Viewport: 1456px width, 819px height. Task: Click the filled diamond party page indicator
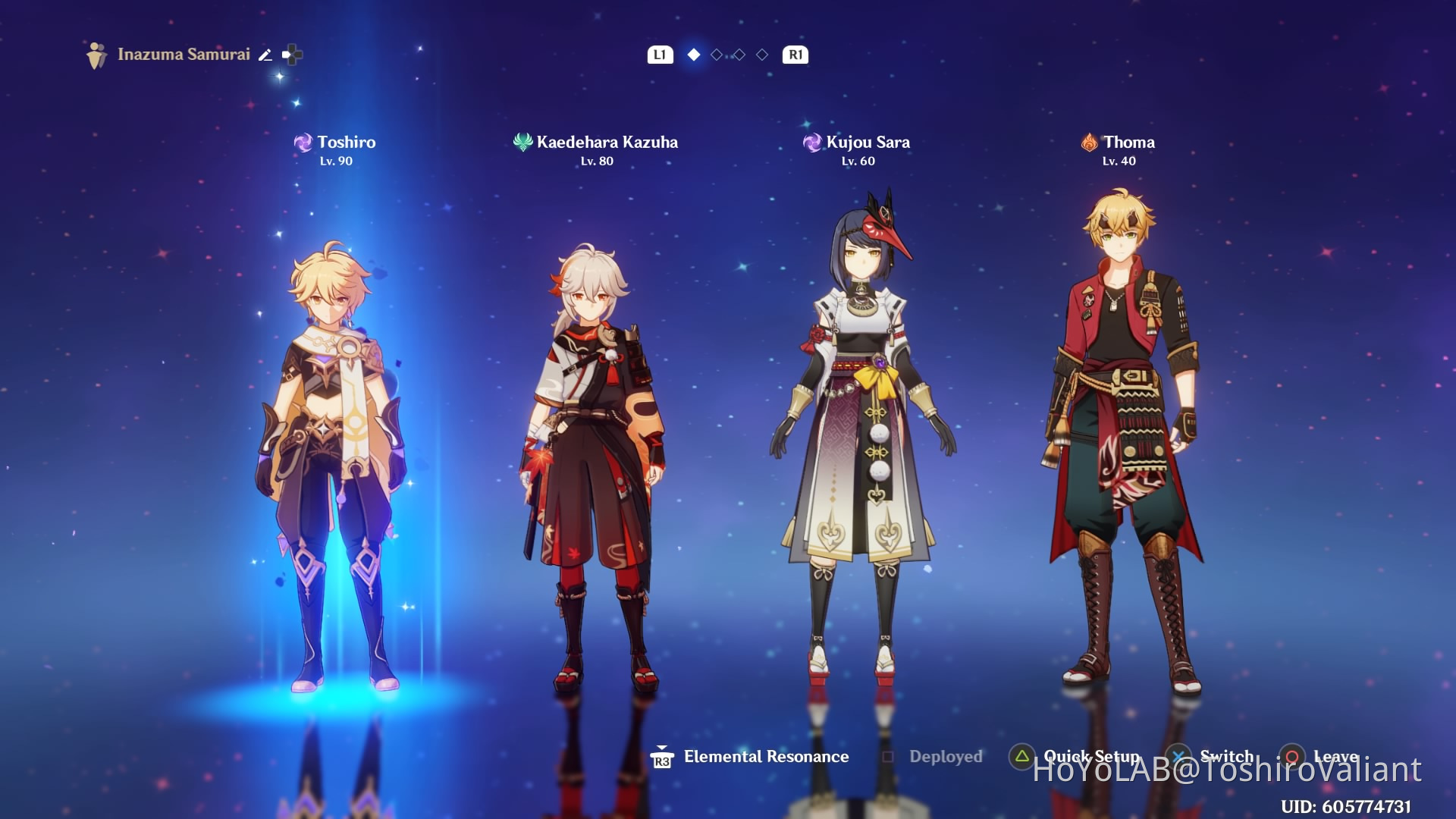click(693, 55)
